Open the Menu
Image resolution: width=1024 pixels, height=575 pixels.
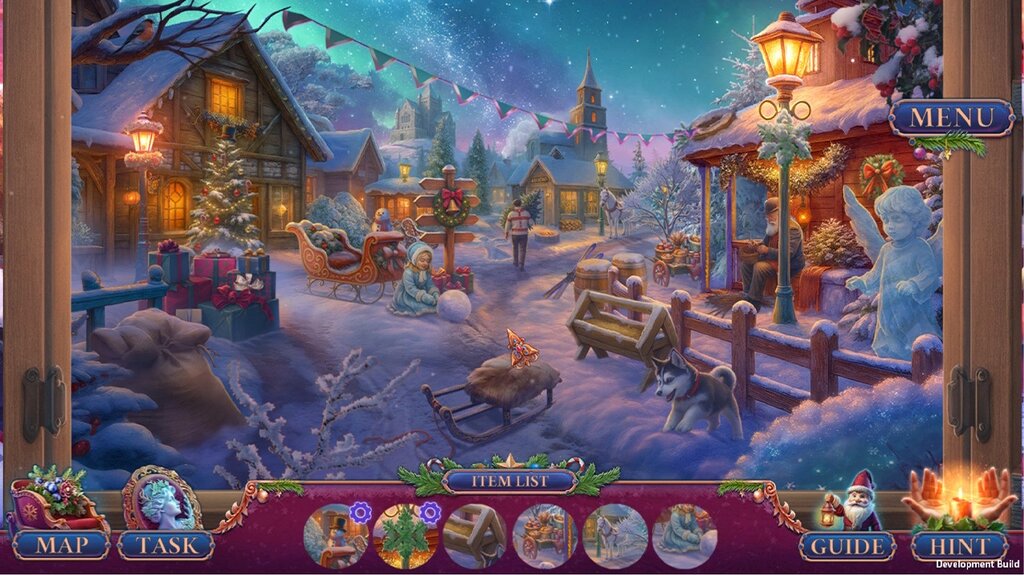[951, 117]
